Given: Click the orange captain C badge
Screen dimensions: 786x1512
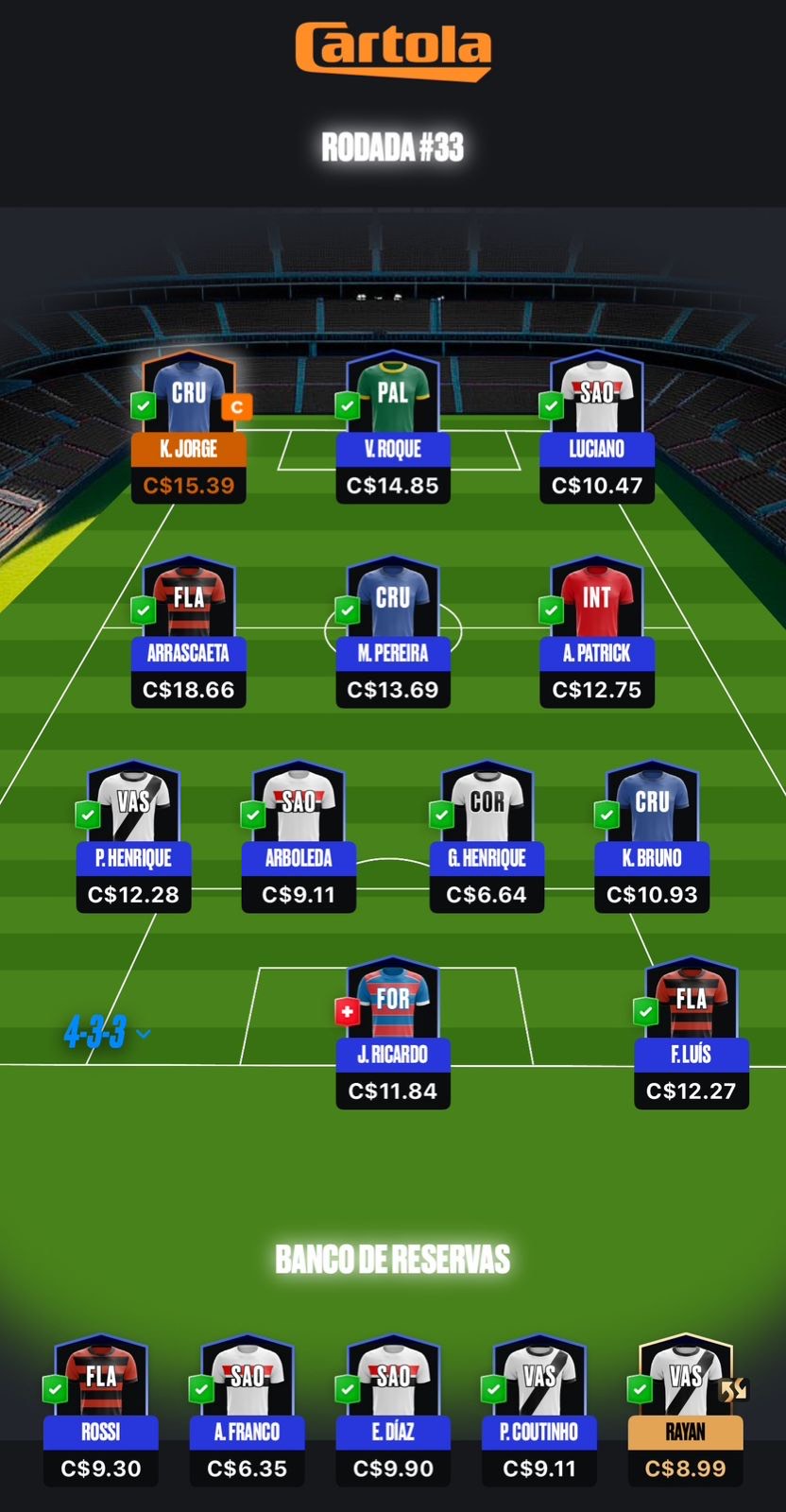Looking at the screenshot, I should point(237,407).
